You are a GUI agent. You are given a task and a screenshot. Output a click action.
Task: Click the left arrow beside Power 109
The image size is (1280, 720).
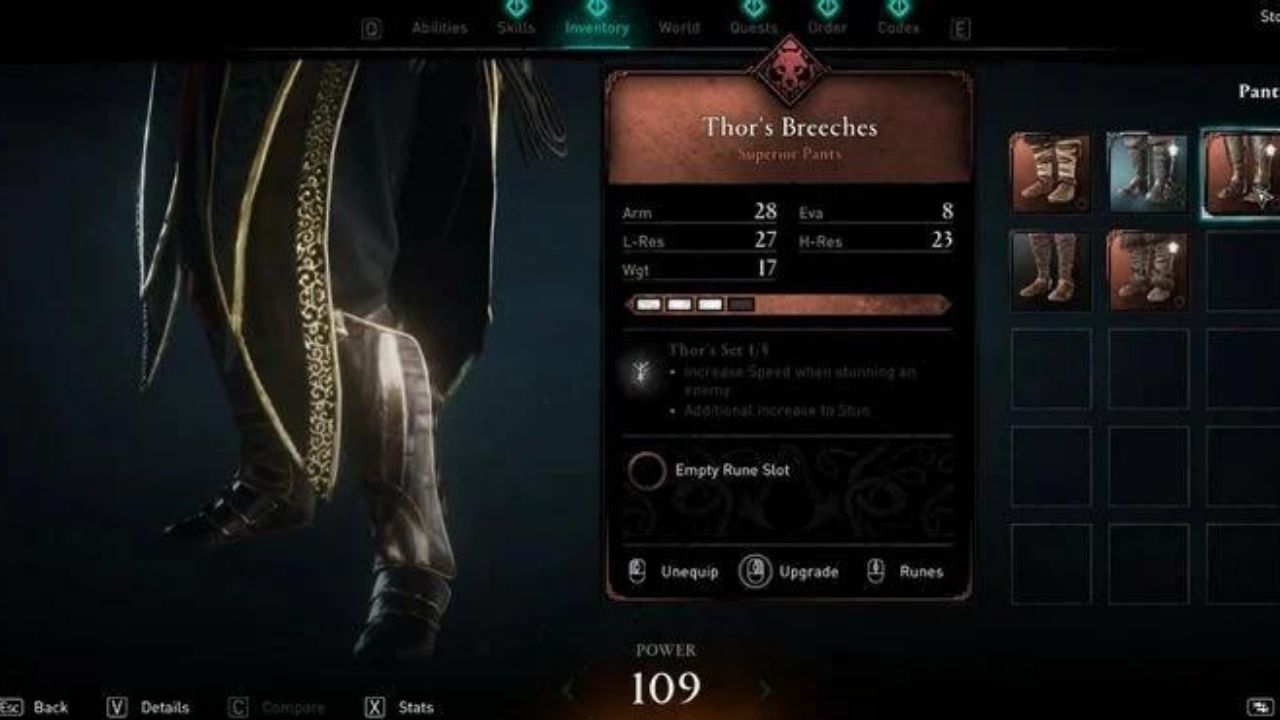(570, 687)
